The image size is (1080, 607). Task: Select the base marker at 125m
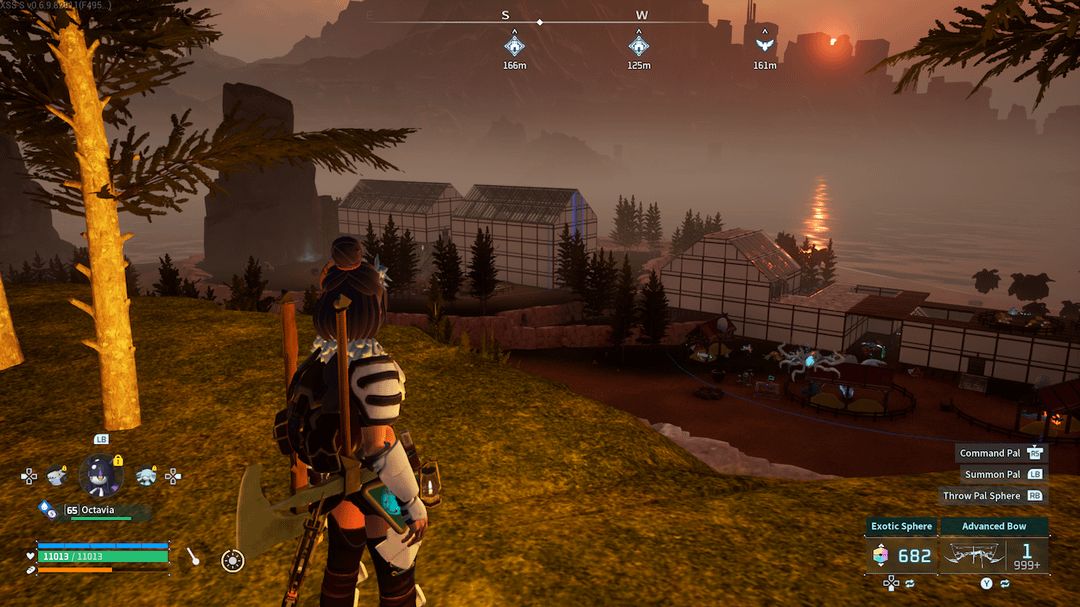click(638, 44)
